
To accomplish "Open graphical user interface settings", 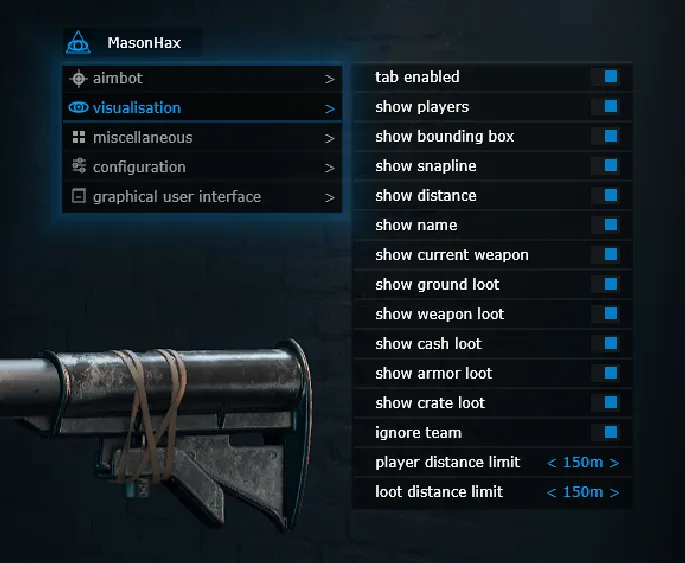I will (x=200, y=197).
